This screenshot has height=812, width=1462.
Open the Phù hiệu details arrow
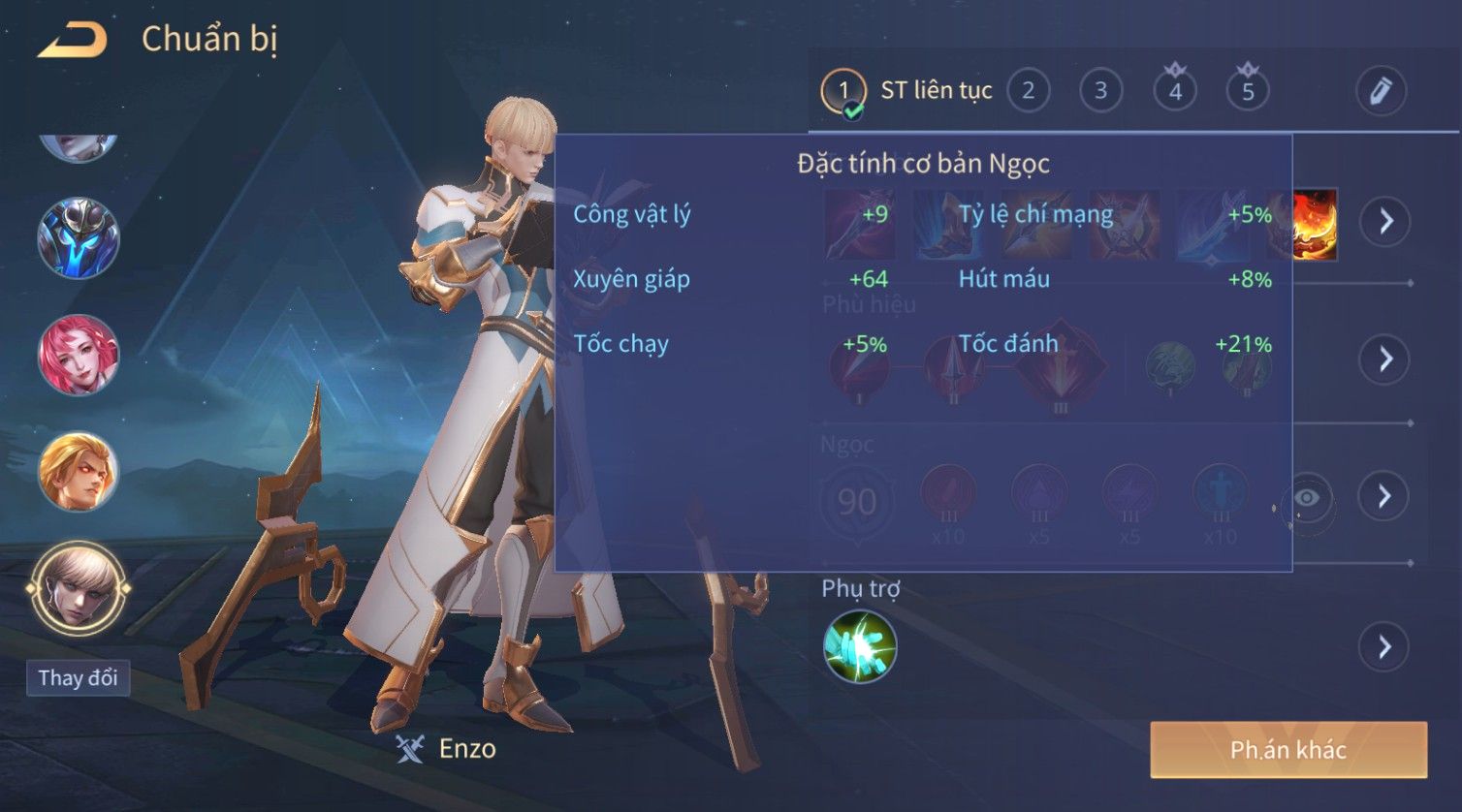(x=1385, y=359)
